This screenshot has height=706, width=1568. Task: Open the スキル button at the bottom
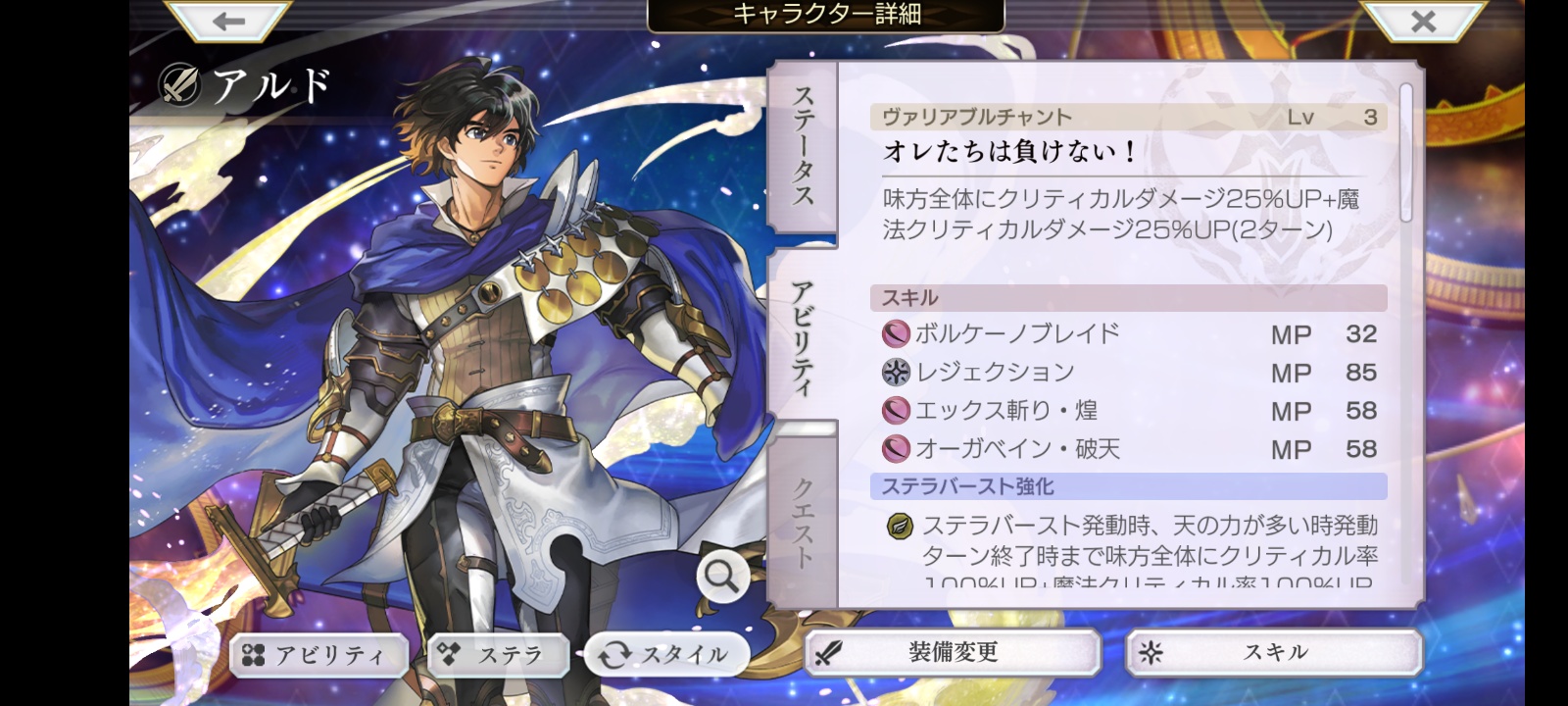tap(1274, 653)
